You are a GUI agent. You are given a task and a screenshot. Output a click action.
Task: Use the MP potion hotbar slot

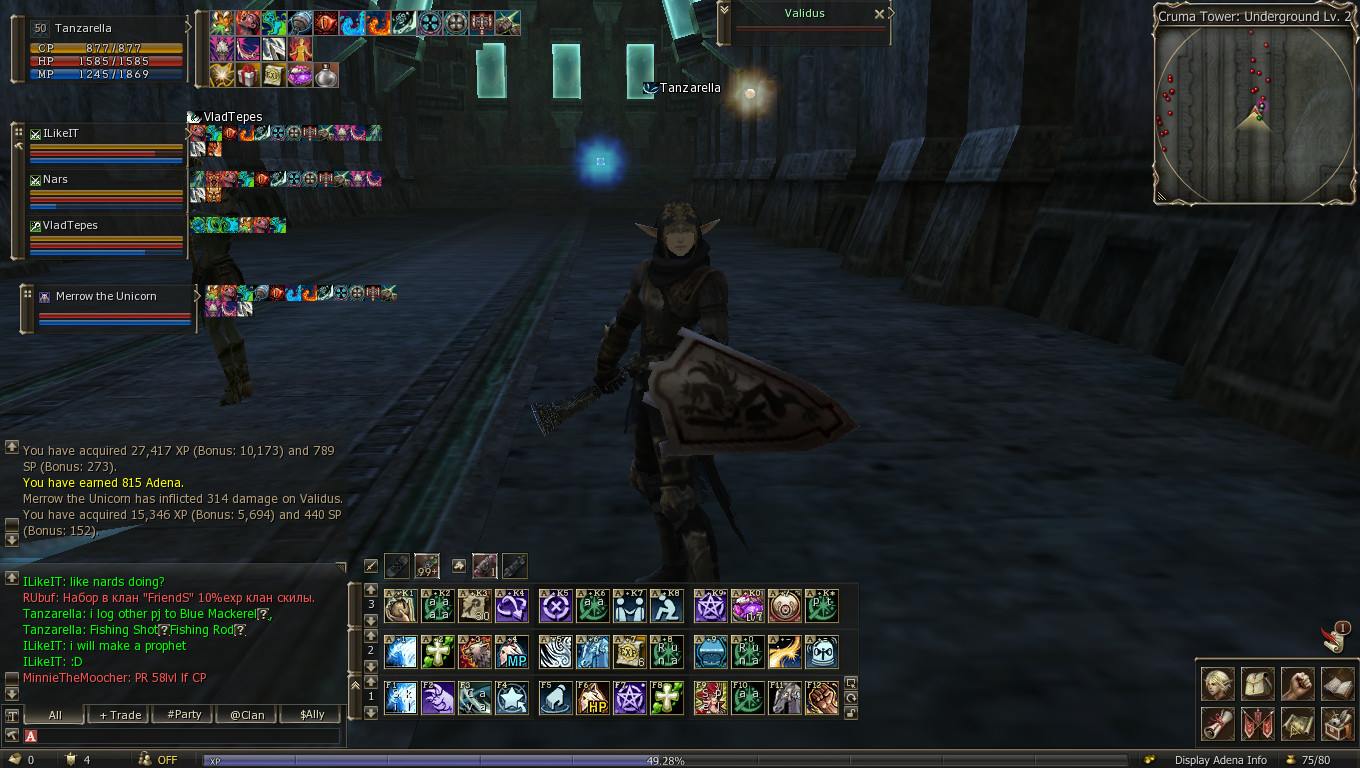coord(512,652)
